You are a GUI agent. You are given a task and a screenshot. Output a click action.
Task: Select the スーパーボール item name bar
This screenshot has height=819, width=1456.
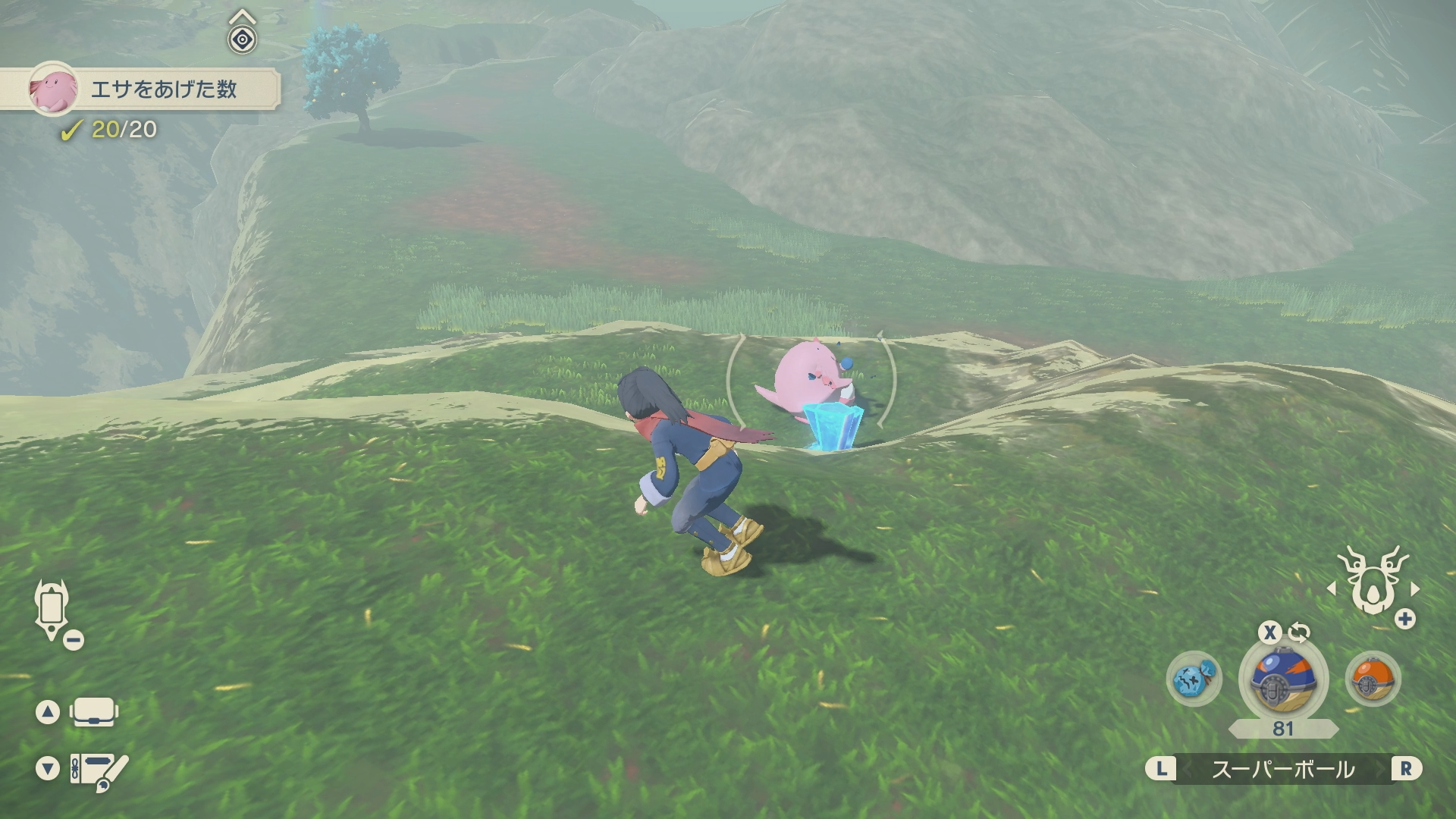pyautogui.click(x=1282, y=770)
